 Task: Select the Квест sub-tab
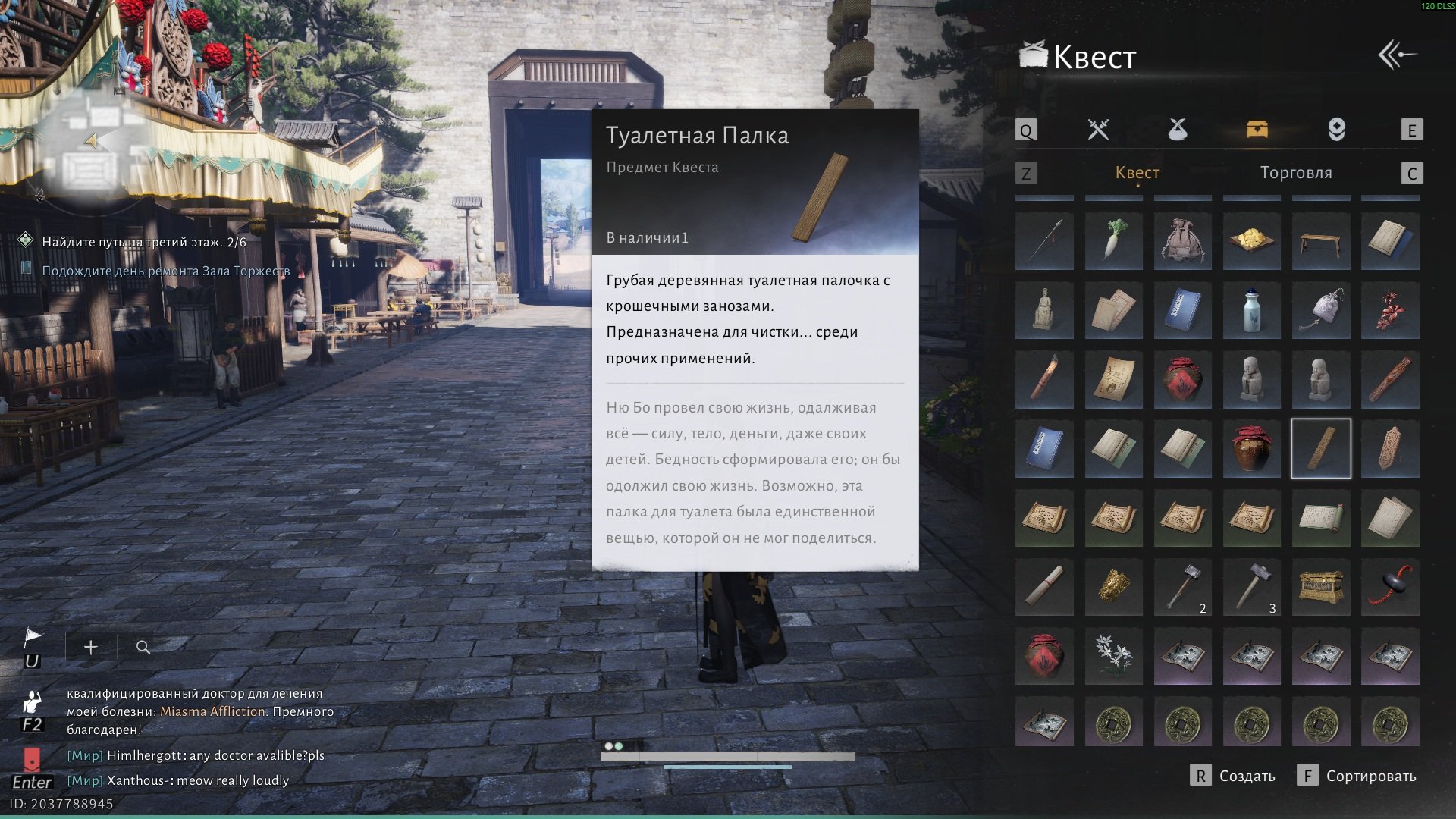point(1137,173)
